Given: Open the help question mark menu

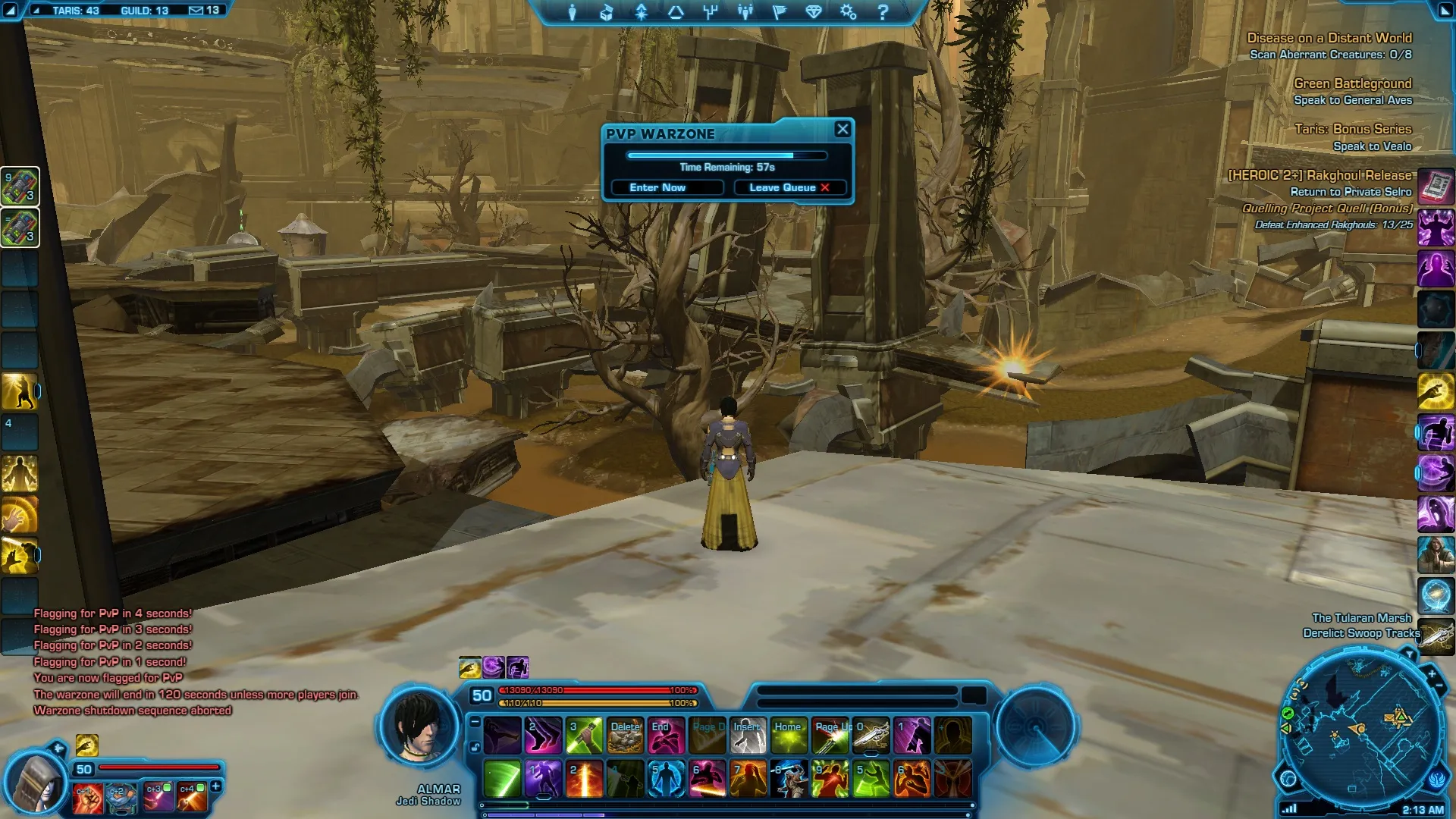Looking at the screenshot, I should click(883, 12).
